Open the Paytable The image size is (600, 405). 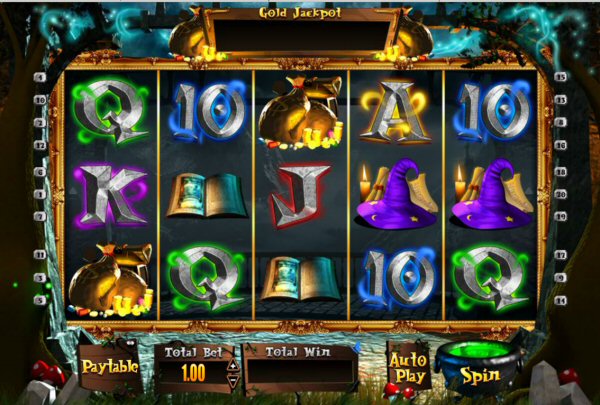click(110, 366)
